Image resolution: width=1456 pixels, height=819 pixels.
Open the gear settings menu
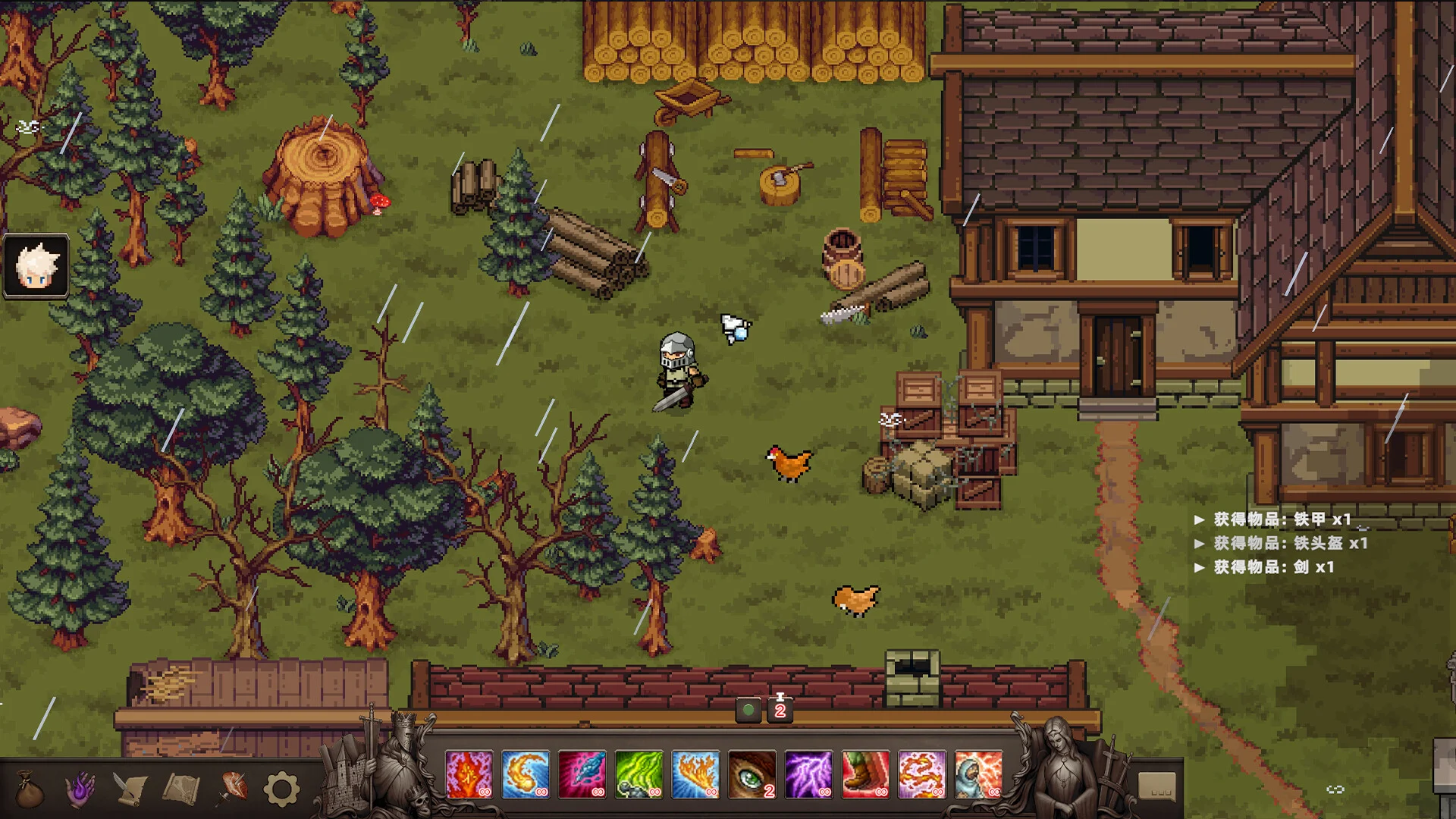(x=281, y=789)
